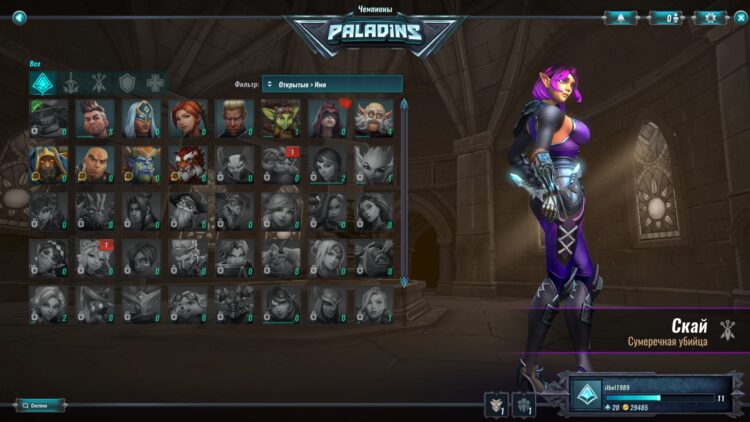The image size is (750, 422).
Task: Close the screen with the X button
Action: pyautogui.click(x=739, y=17)
